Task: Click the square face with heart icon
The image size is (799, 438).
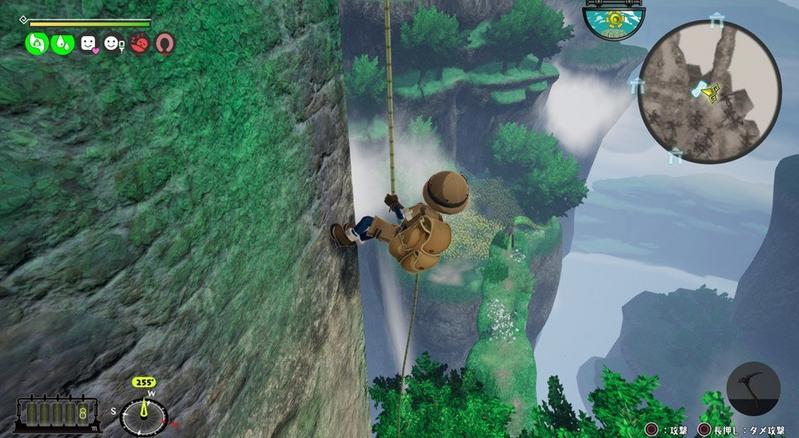Action: pos(88,43)
